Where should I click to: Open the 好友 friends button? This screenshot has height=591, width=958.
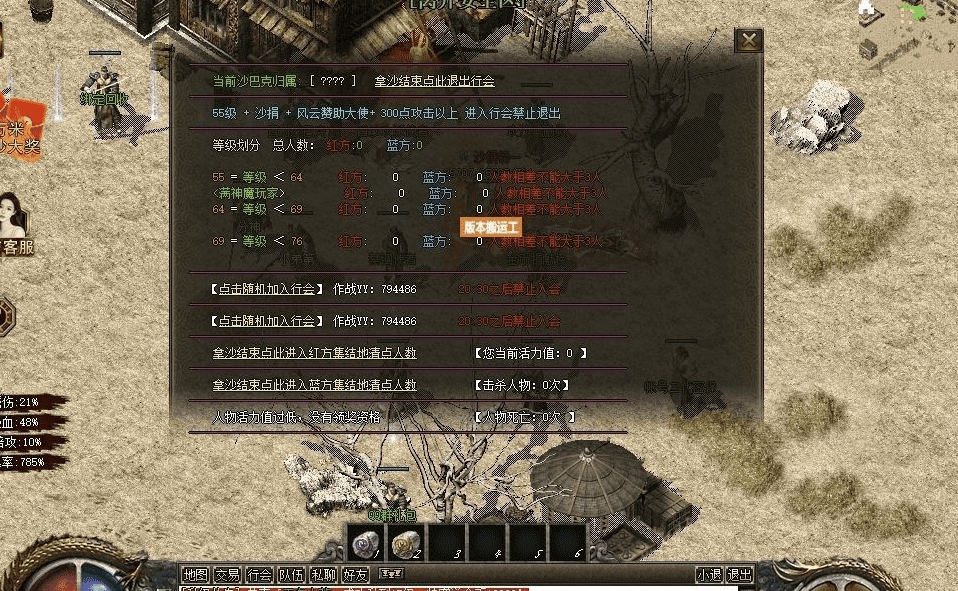point(355,575)
